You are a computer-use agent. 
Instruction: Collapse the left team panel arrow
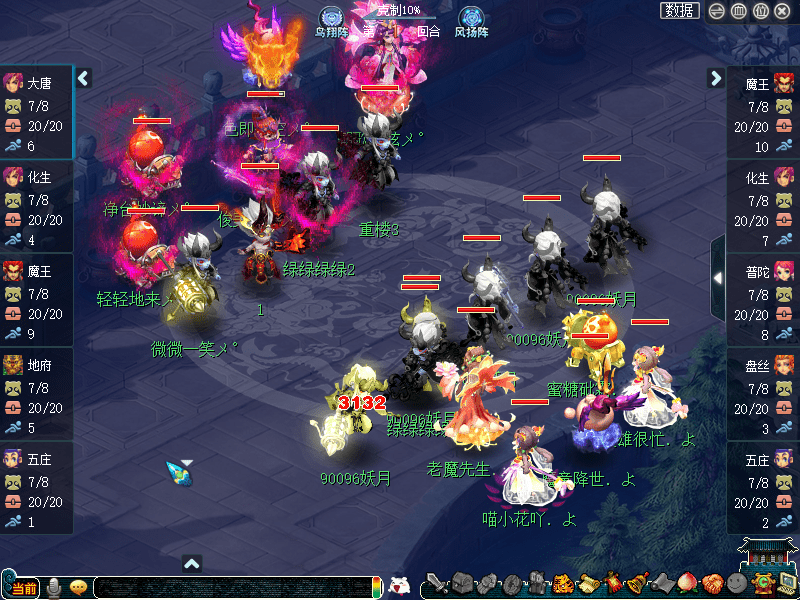point(84,78)
